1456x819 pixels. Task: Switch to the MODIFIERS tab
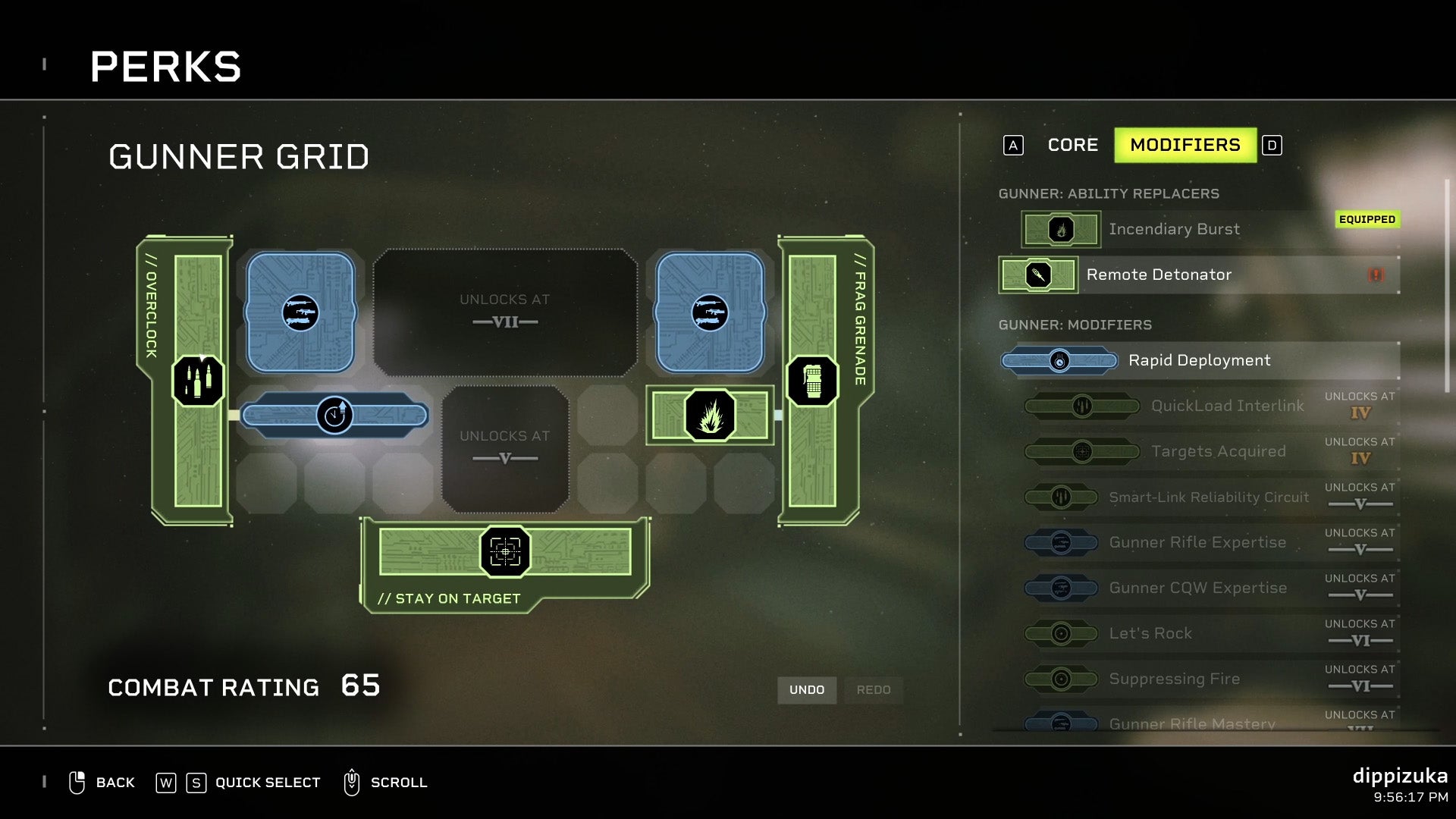pos(1186,145)
